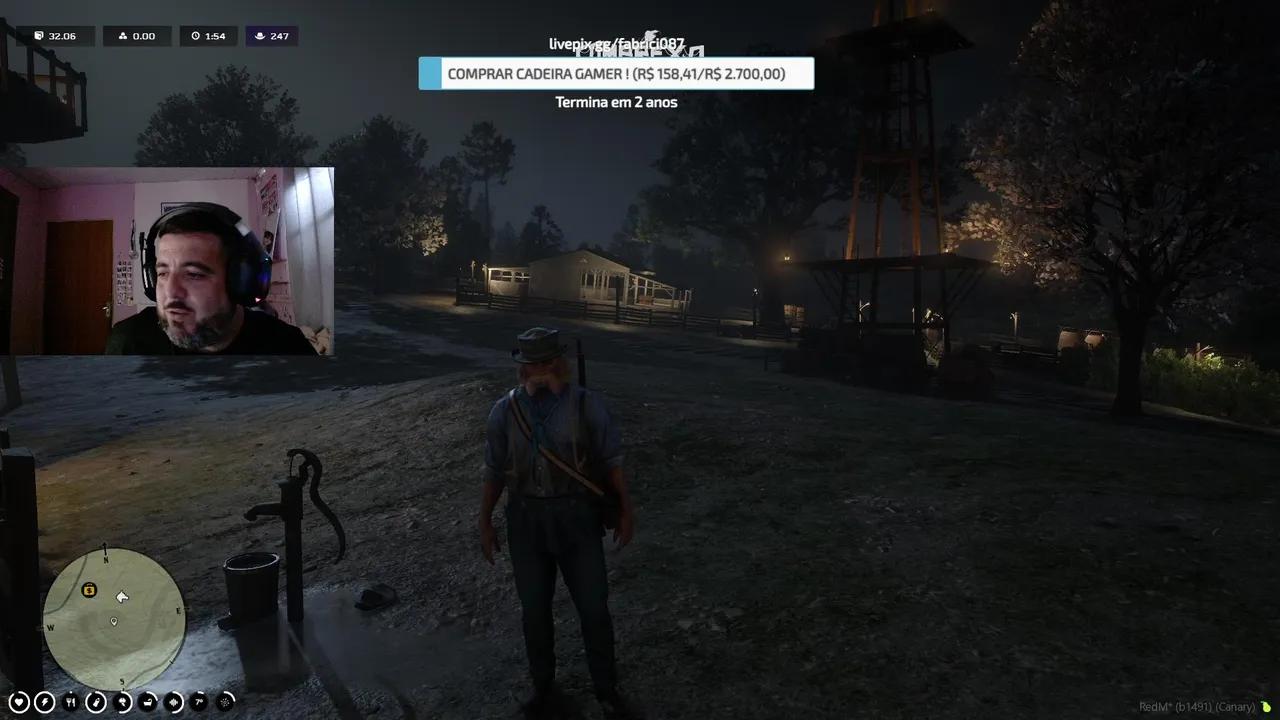Click the health heart status icon
Viewport: 1280px width, 720px height.
[x=18, y=702]
